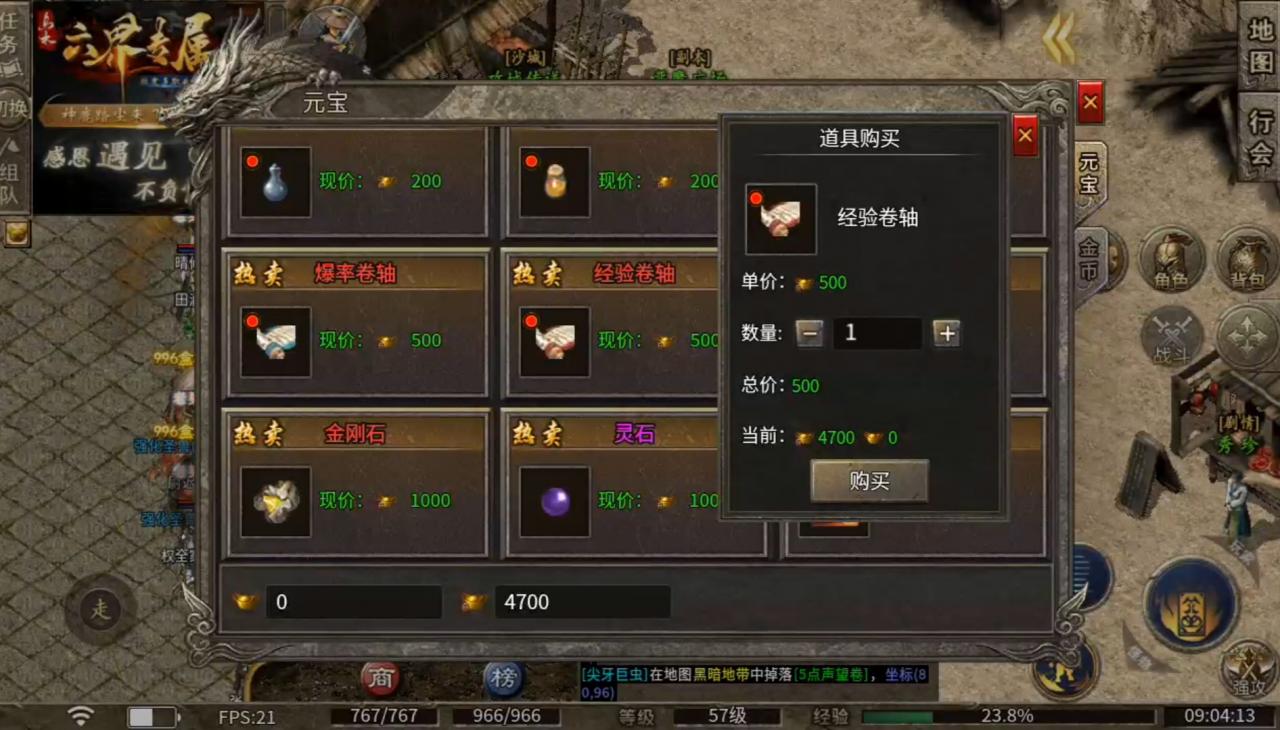Increase quantity with the plus stepper

946,333
